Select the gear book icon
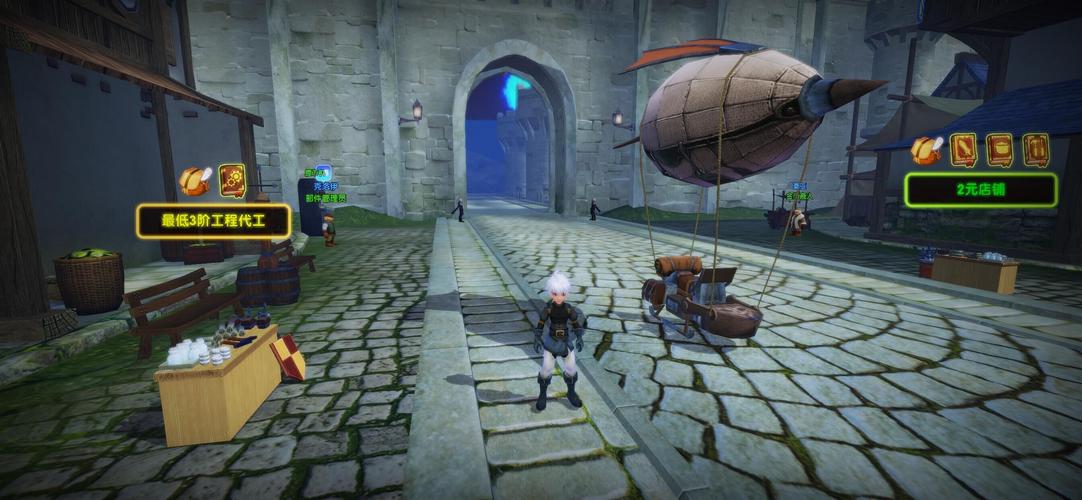The height and width of the screenshot is (500, 1082). click(x=231, y=180)
